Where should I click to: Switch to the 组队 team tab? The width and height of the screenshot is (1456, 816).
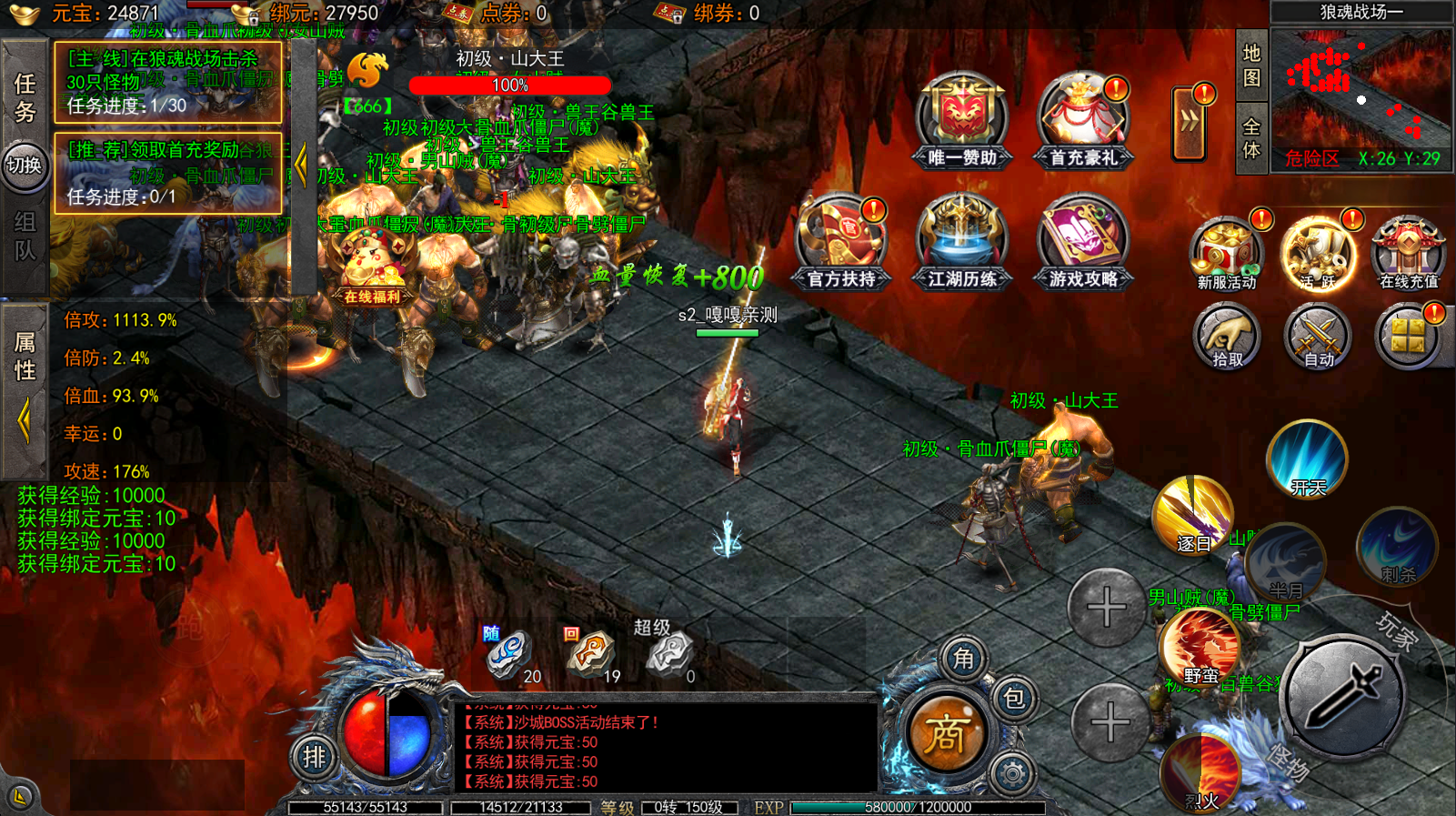click(25, 236)
